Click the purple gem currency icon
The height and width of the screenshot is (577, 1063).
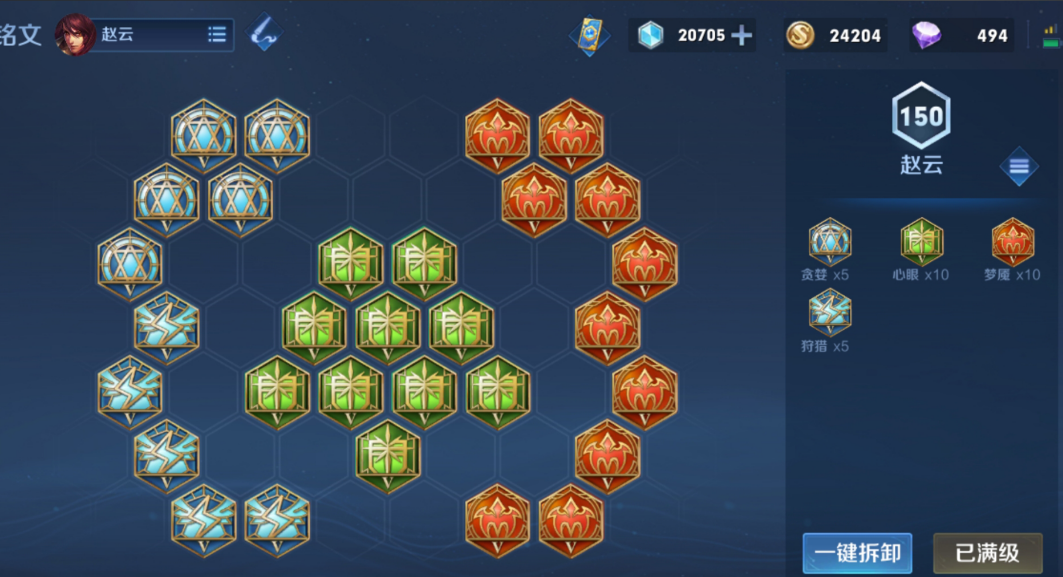tap(926, 36)
